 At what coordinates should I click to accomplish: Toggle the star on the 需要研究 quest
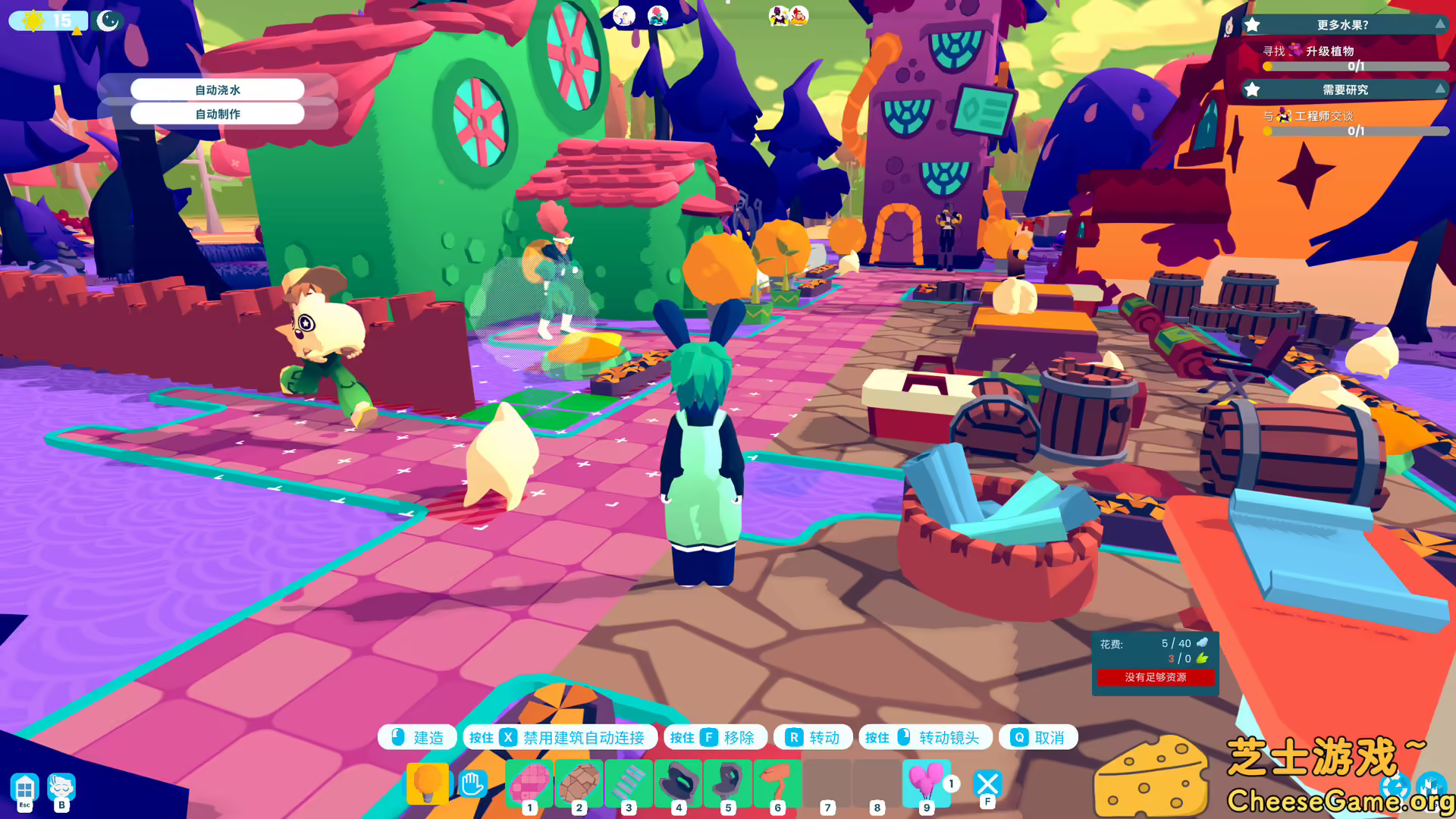click(x=1253, y=89)
